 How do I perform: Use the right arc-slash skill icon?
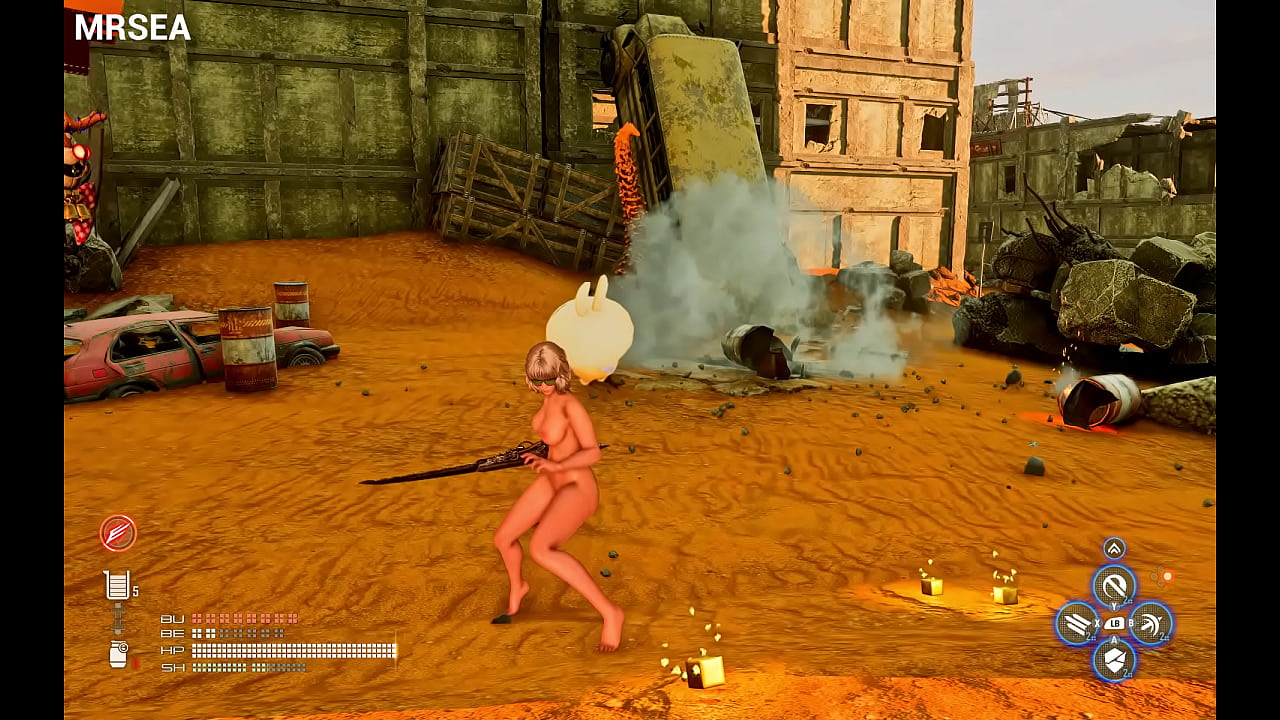pyautogui.click(x=1150, y=623)
